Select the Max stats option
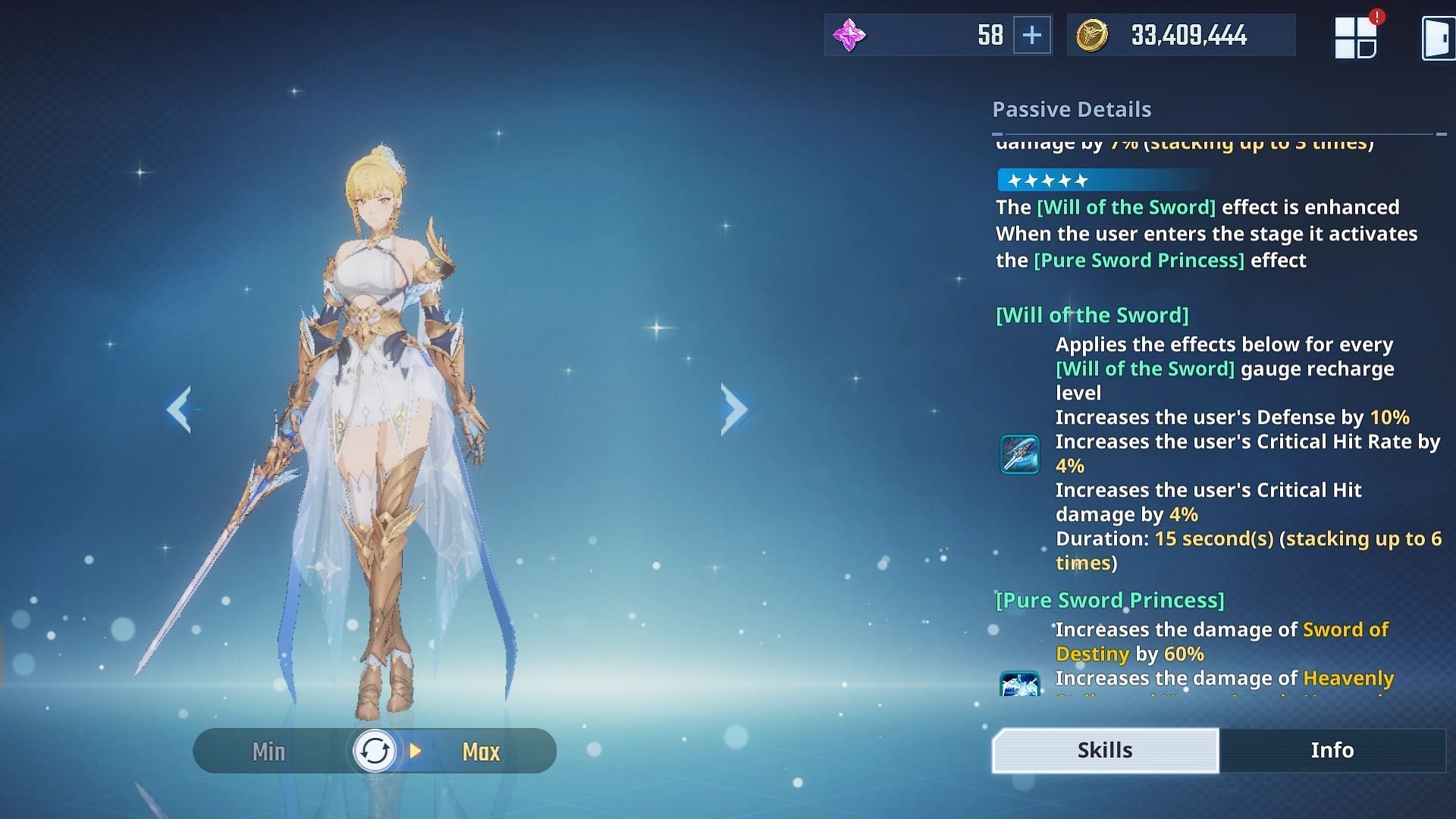The height and width of the screenshot is (819, 1456). click(481, 752)
